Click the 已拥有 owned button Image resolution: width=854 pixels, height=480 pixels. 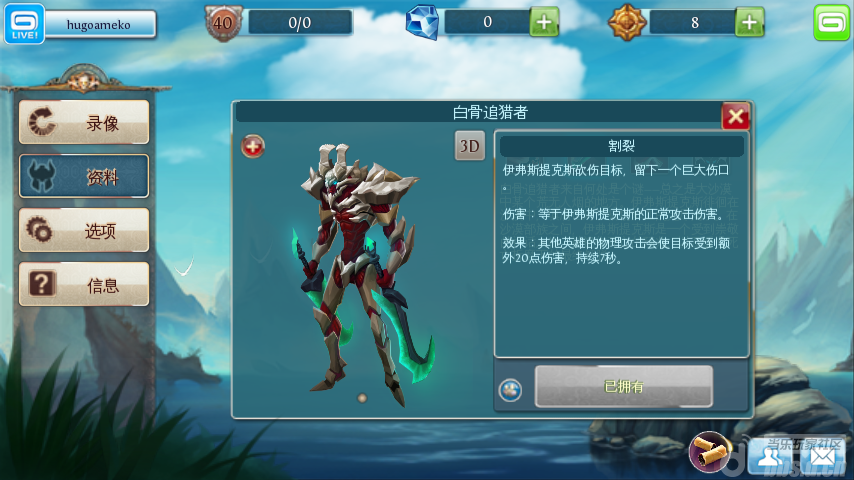[624, 386]
